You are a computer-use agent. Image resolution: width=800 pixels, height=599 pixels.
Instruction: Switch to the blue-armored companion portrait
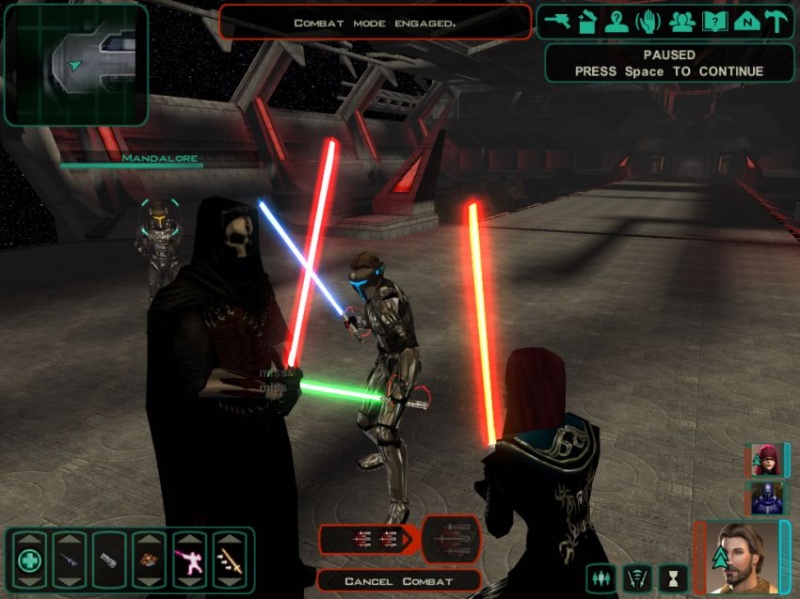767,496
